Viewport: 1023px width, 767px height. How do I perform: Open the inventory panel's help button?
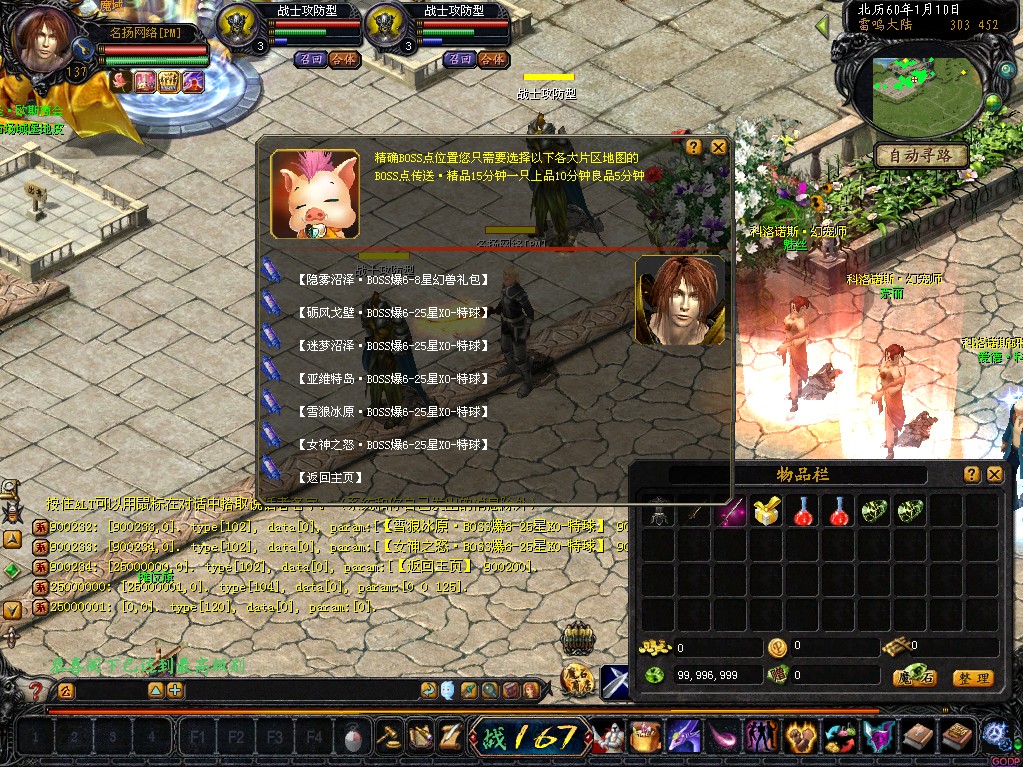971,475
